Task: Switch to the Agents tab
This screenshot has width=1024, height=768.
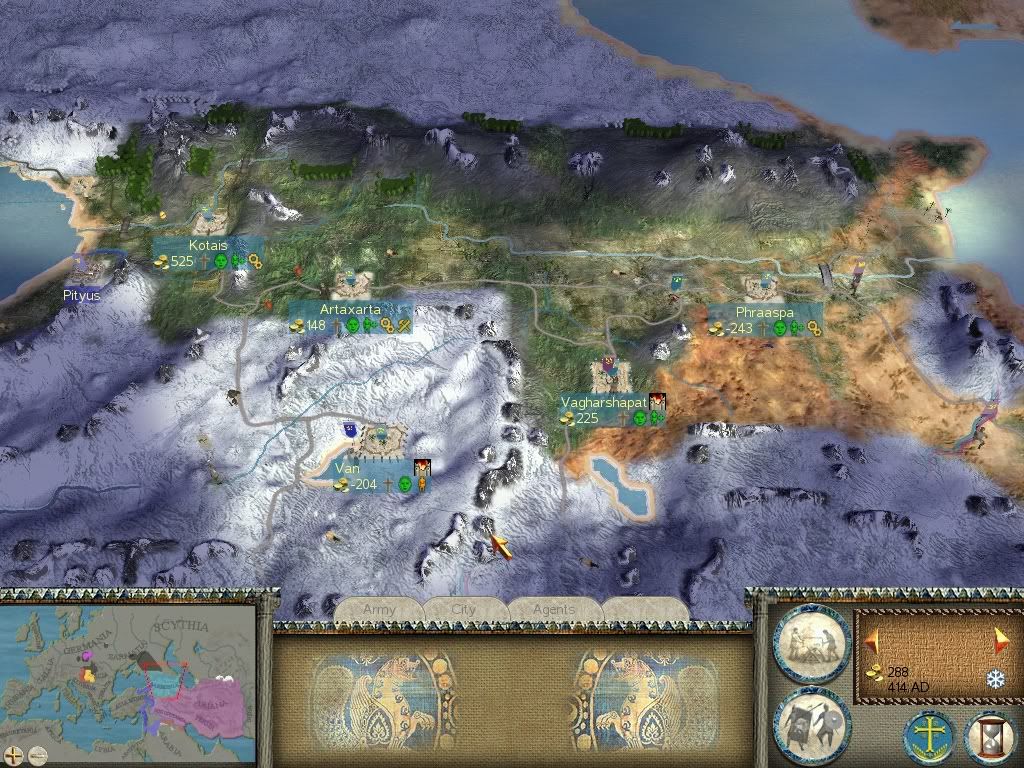Action: 554,609
